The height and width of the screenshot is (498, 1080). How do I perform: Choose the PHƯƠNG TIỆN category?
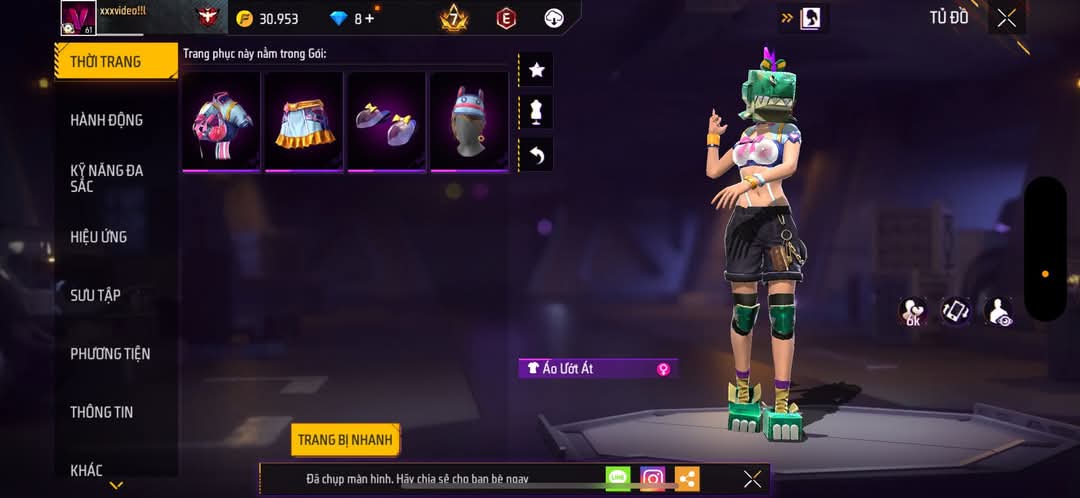[111, 354]
